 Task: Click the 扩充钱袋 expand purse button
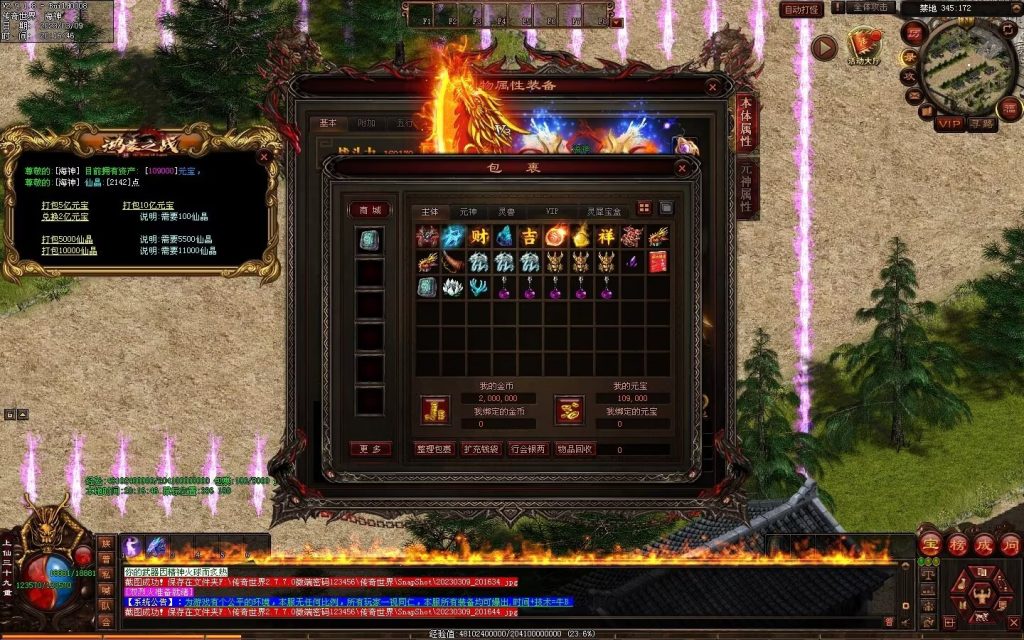click(x=481, y=449)
